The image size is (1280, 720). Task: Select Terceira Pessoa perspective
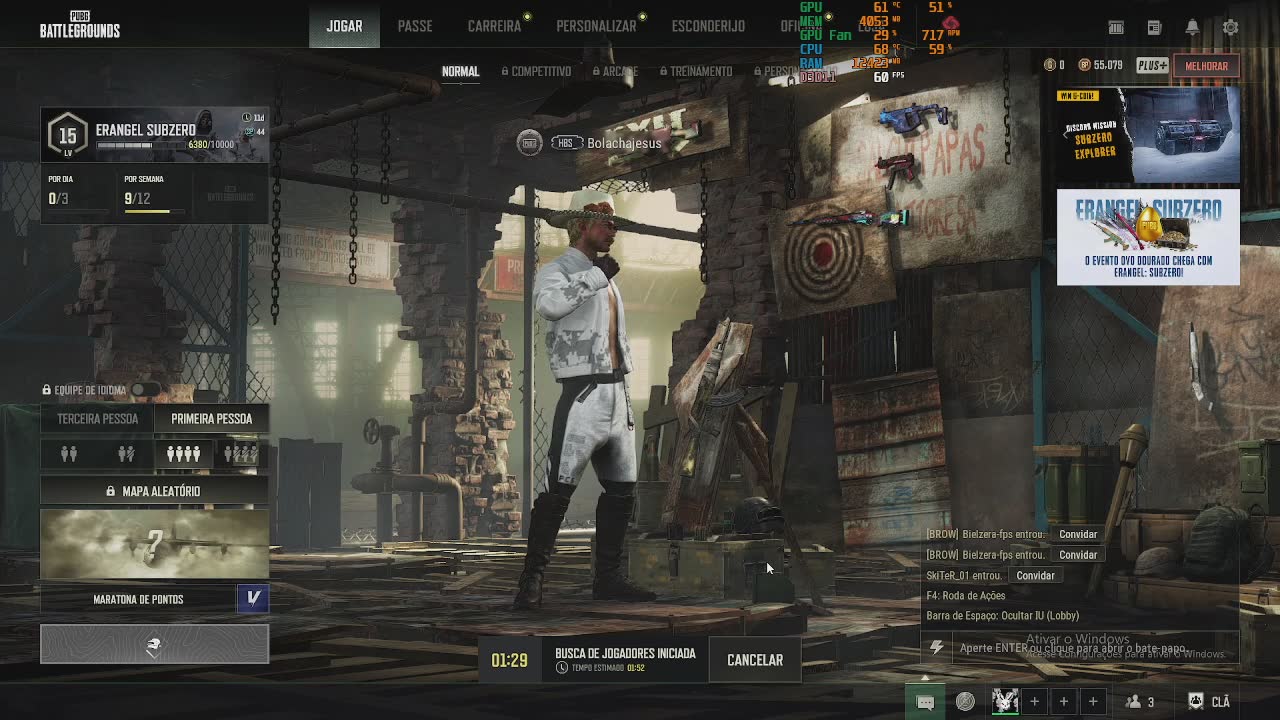tap(97, 419)
